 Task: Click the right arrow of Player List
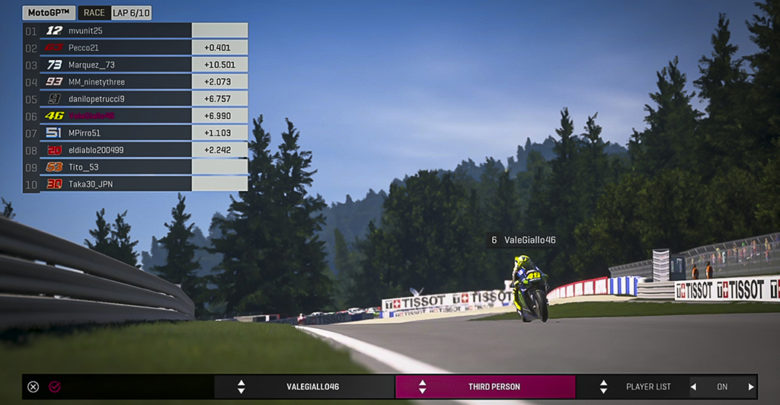(751, 387)
